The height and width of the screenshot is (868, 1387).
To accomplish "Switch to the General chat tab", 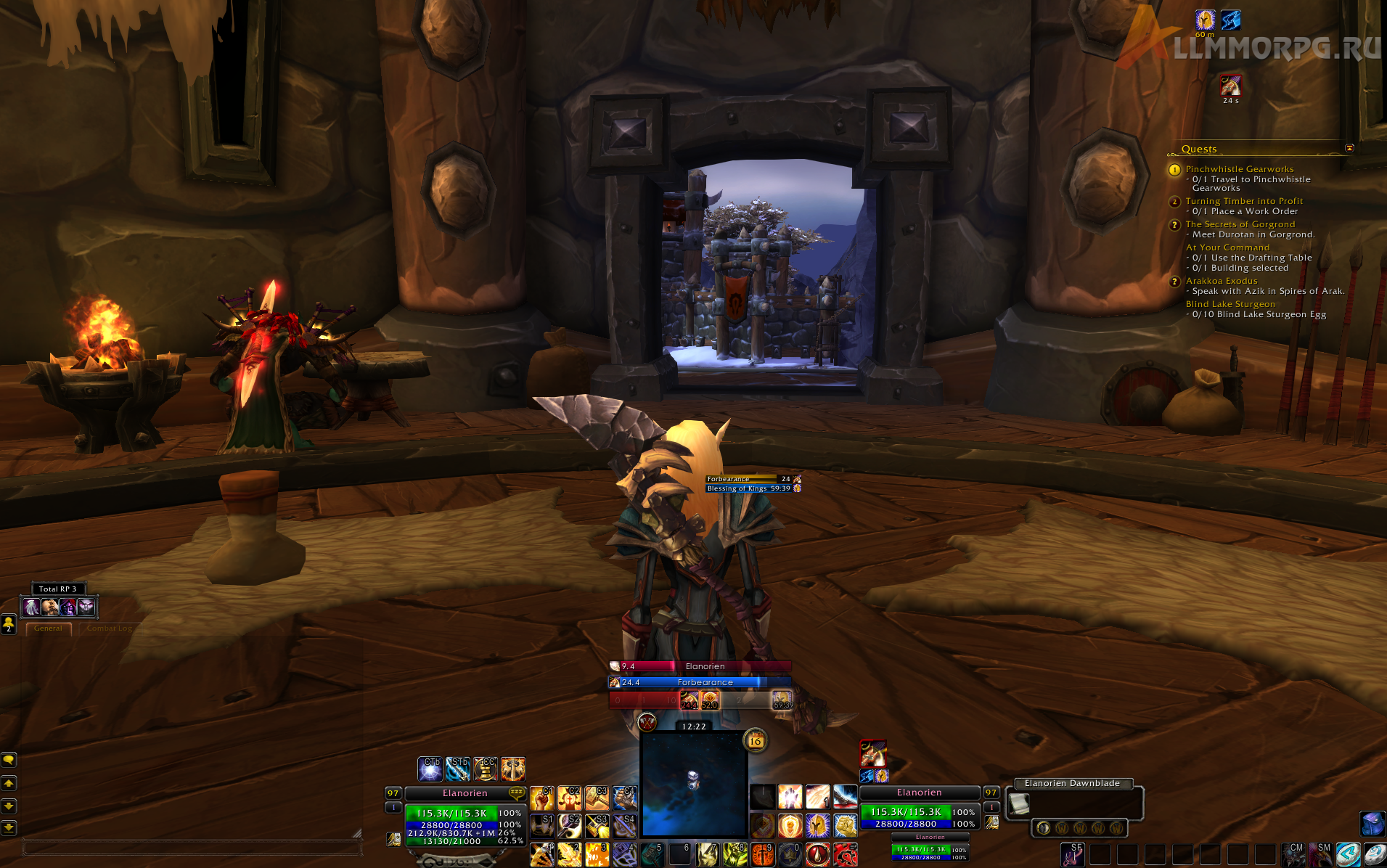I will (48, 629).
